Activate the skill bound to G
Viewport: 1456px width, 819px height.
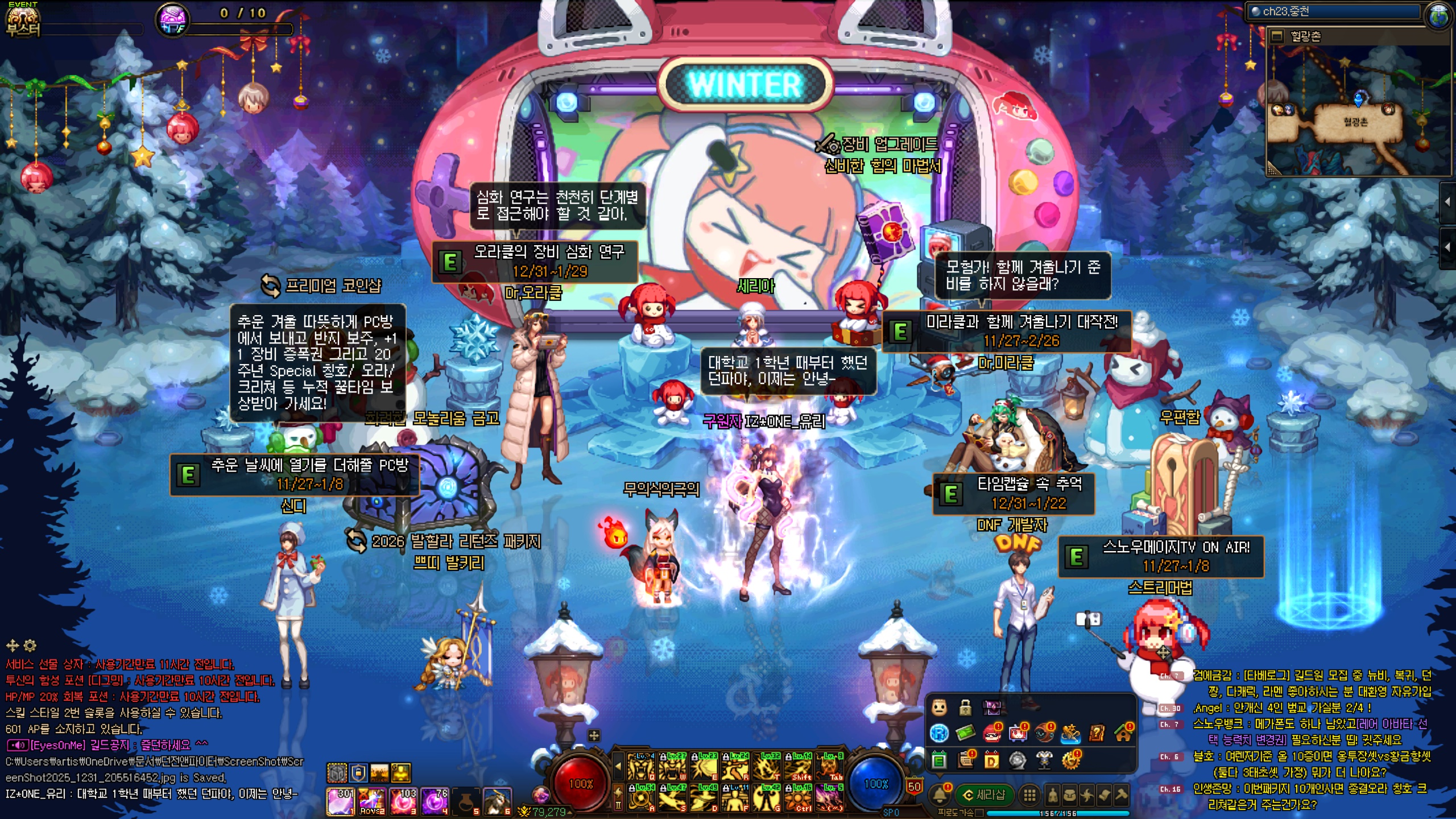point(767,797)
